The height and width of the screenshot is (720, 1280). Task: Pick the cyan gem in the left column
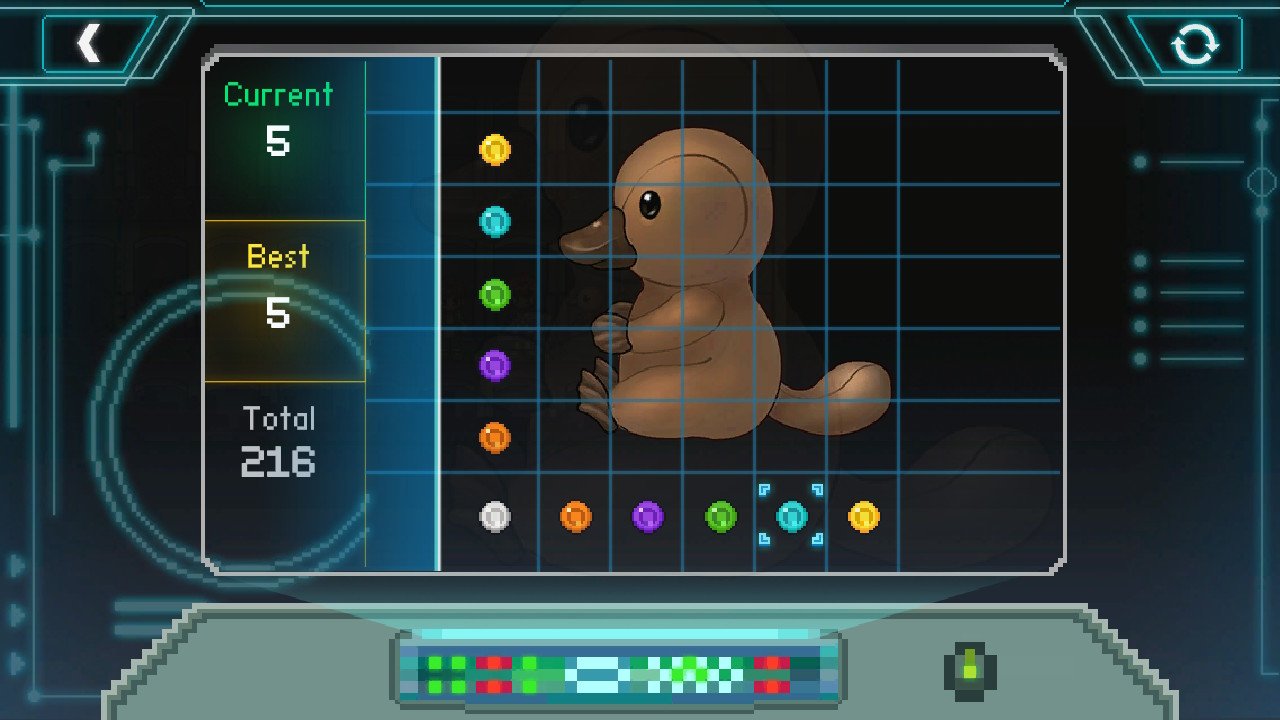point(495,222)
